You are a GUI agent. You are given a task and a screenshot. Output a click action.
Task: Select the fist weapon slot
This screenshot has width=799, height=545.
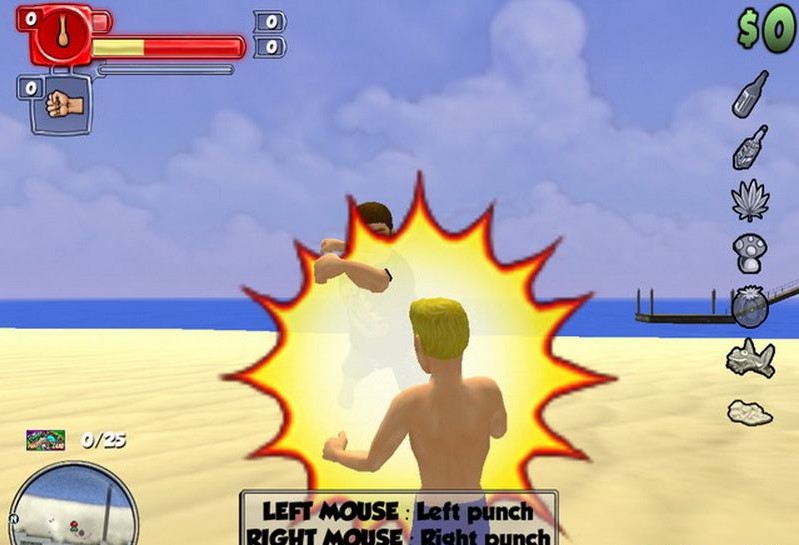pos(63,104)
